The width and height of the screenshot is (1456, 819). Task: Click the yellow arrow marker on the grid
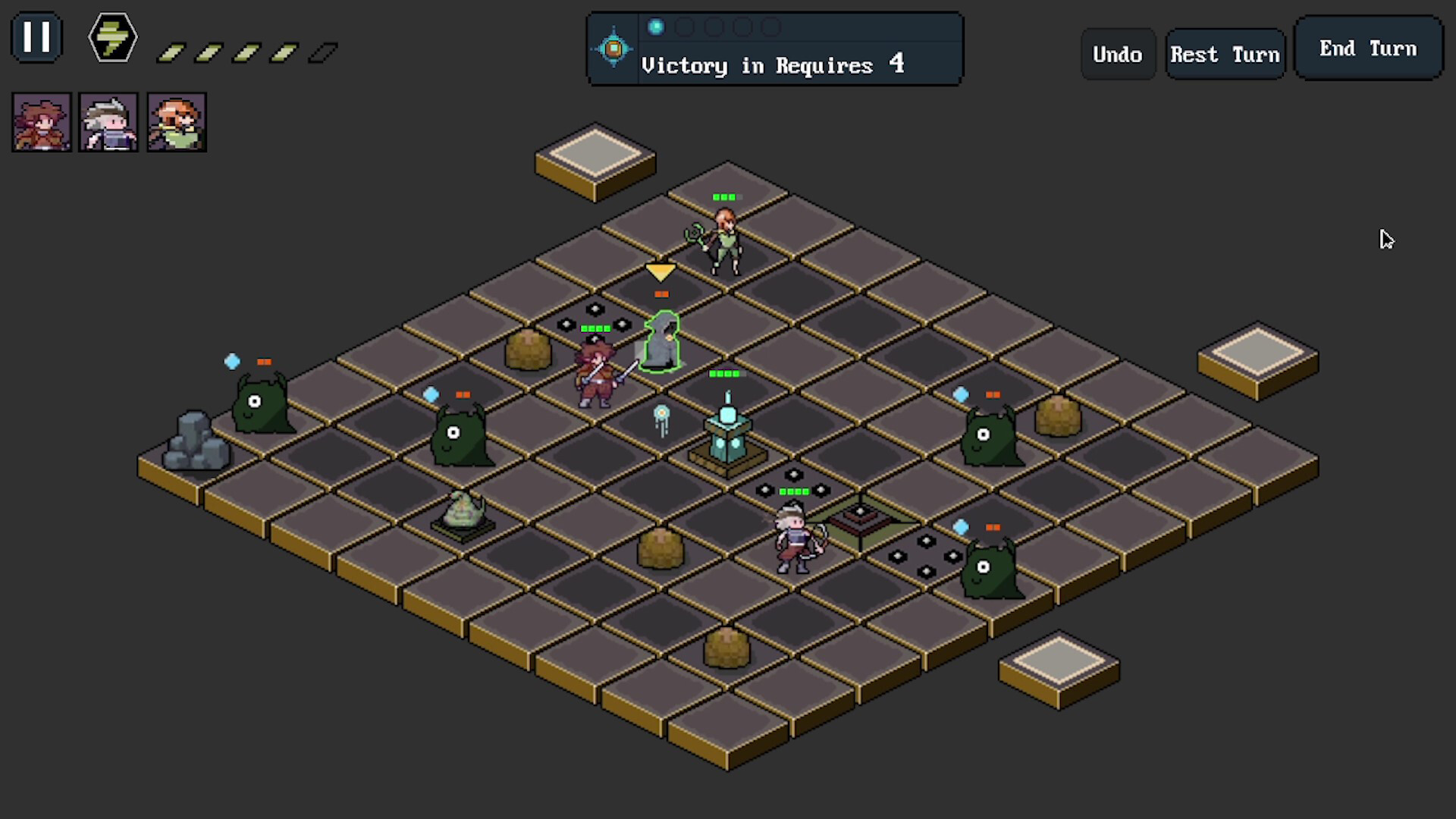click(660, 273)
